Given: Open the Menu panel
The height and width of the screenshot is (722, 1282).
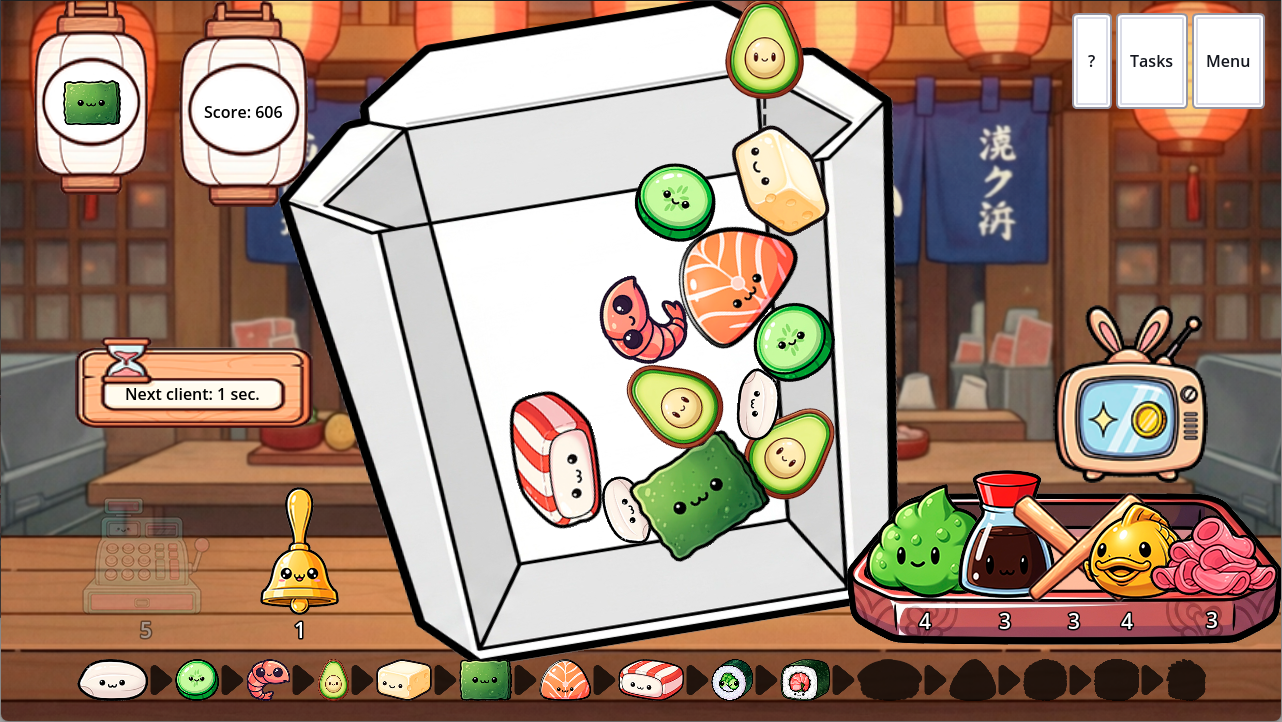Looking at the screenshot, I should click(1227, 61).
